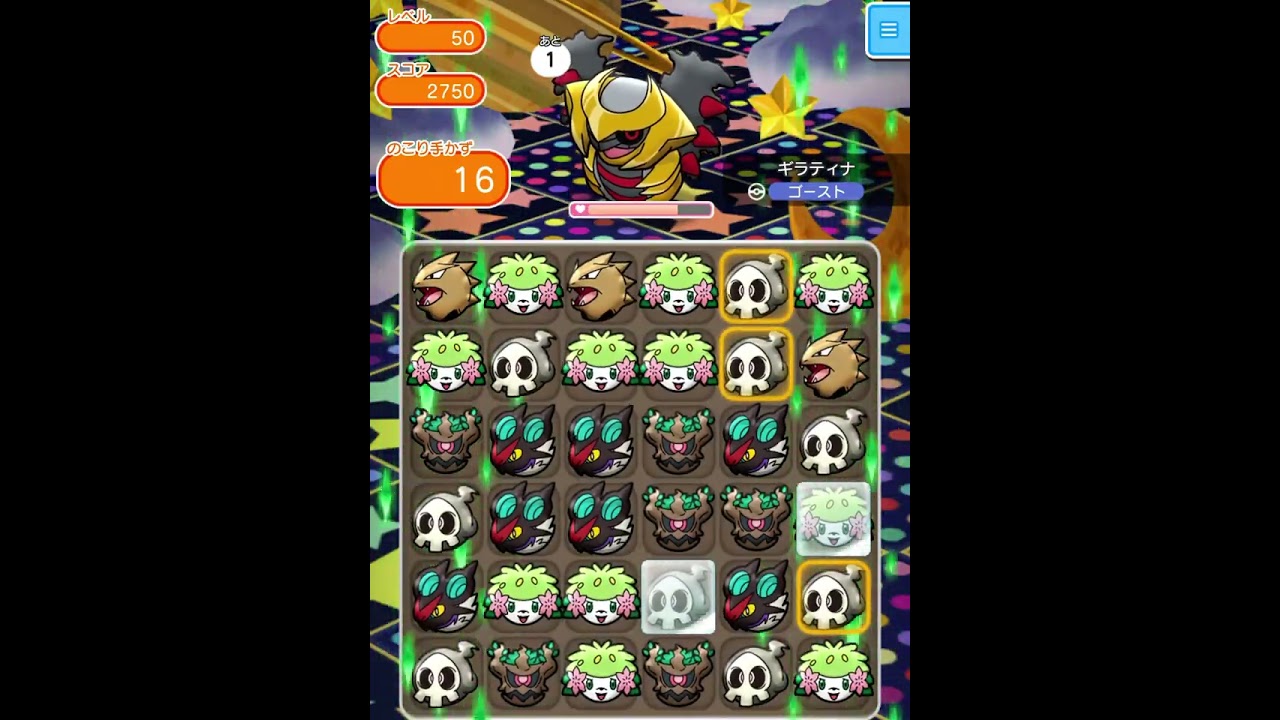Tap the Poké Ball icon beside the type badge

pyautogui.click(x=758, y=190)
